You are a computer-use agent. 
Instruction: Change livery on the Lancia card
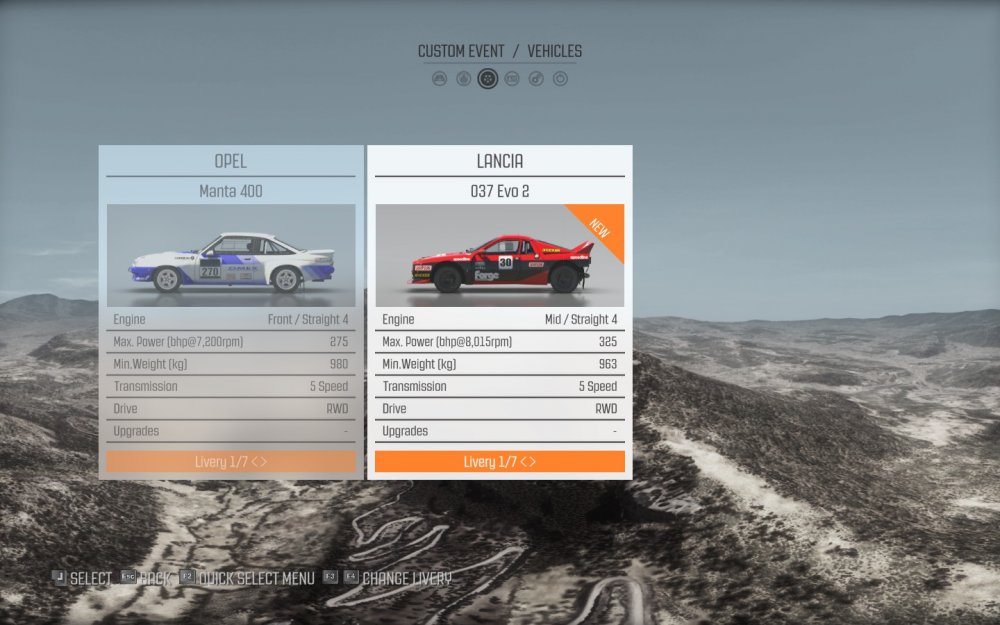point(499,462)
